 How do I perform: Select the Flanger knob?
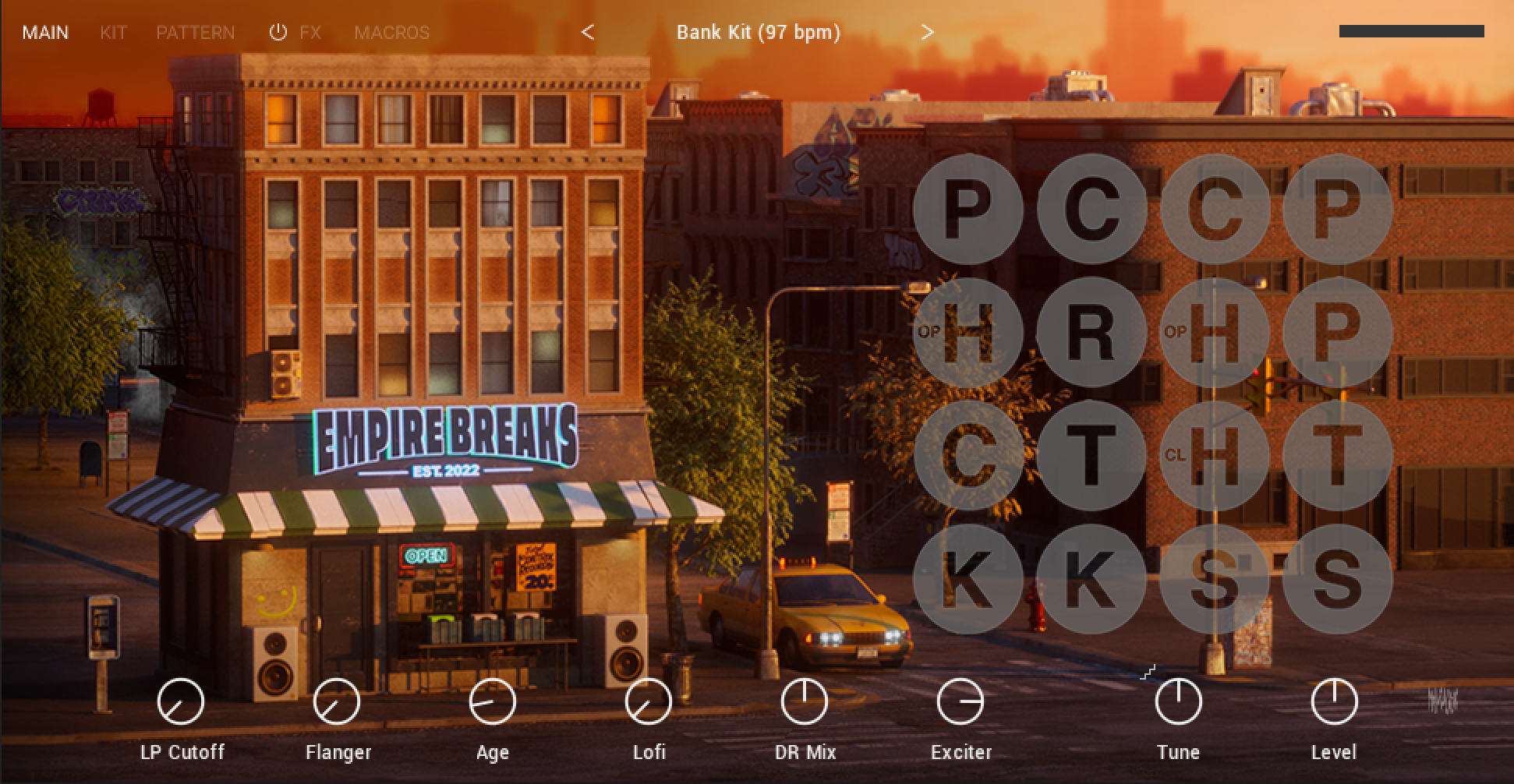(337, 701)
